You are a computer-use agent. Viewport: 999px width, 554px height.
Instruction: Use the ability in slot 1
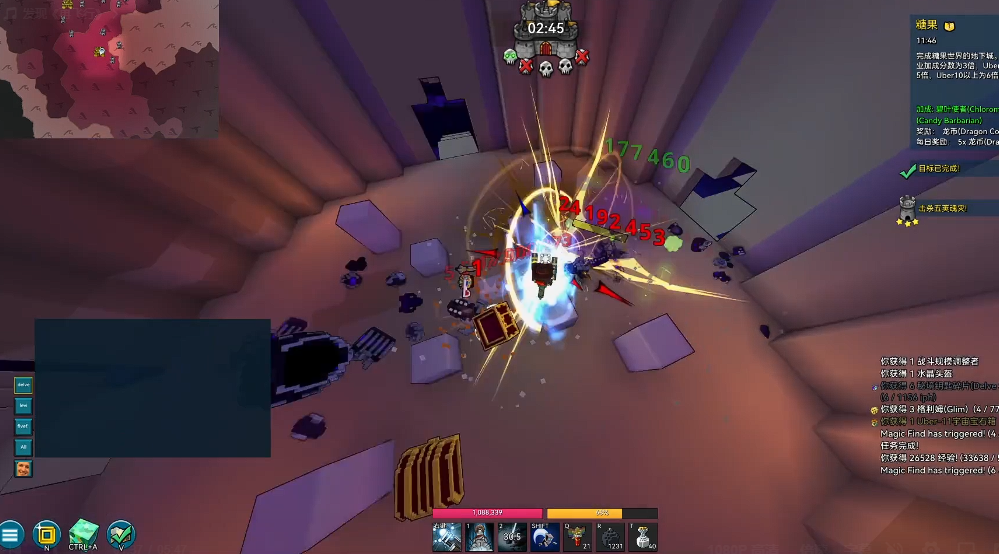[x=479, y=537]
